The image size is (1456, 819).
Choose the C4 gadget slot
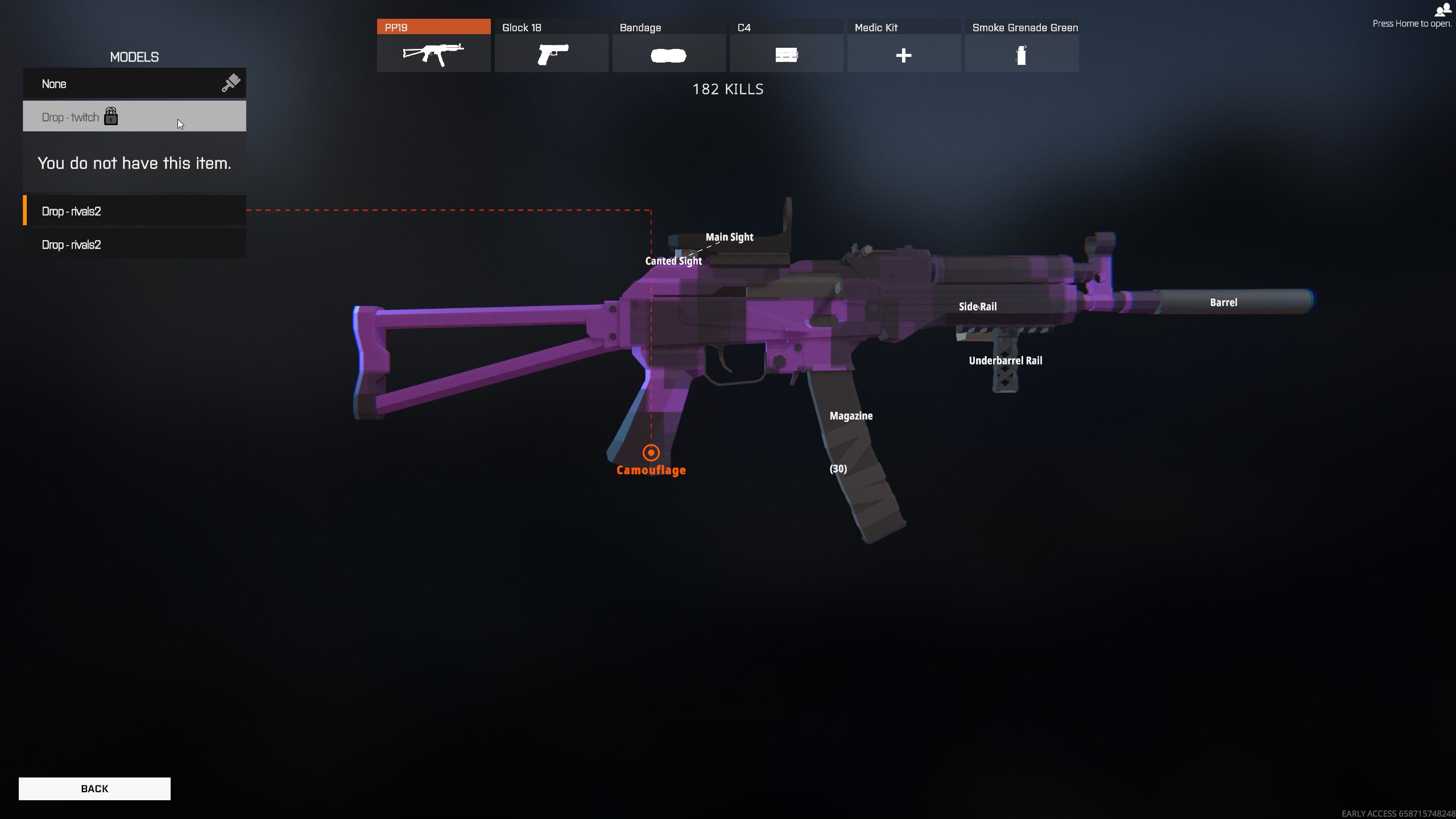786,45
